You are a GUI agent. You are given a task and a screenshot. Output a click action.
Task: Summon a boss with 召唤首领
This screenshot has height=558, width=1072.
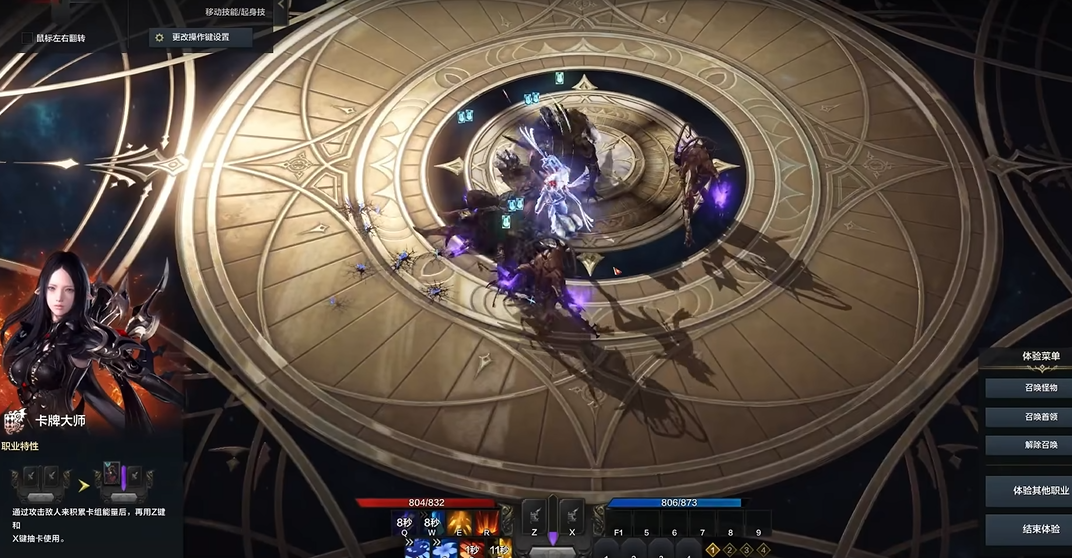(1027, 416)
